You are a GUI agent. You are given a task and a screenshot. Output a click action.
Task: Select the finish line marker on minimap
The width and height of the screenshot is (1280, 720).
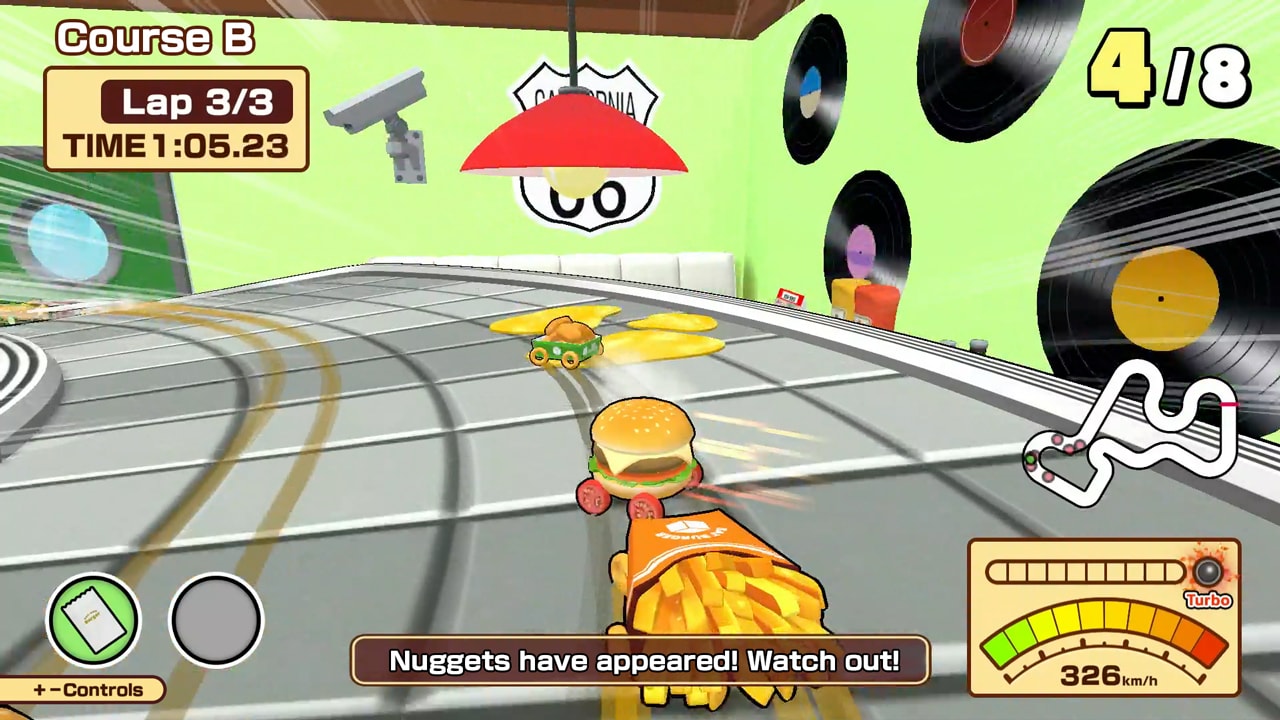(1228, 404)
